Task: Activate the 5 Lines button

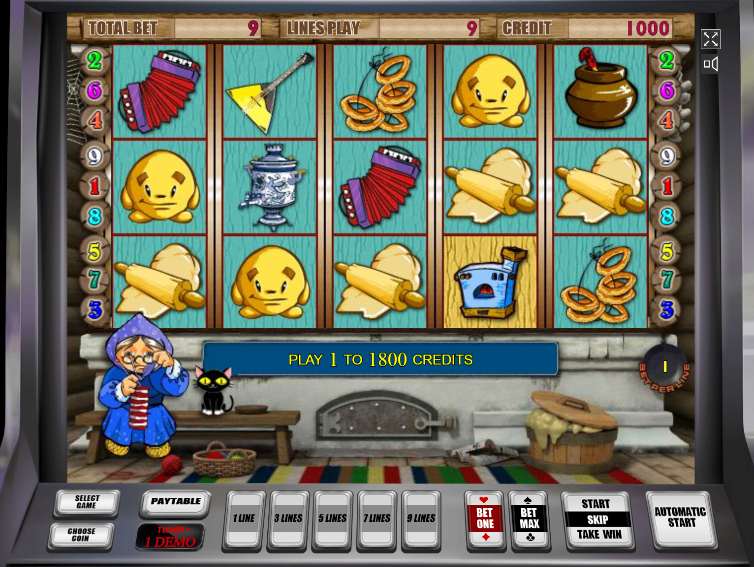Action: point(333,519)
